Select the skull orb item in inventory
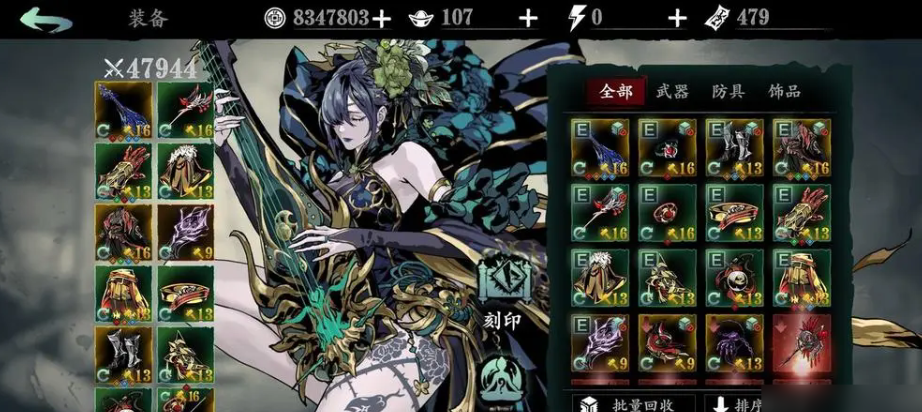This screenshot has height=412, width=922. click(734, 277)
